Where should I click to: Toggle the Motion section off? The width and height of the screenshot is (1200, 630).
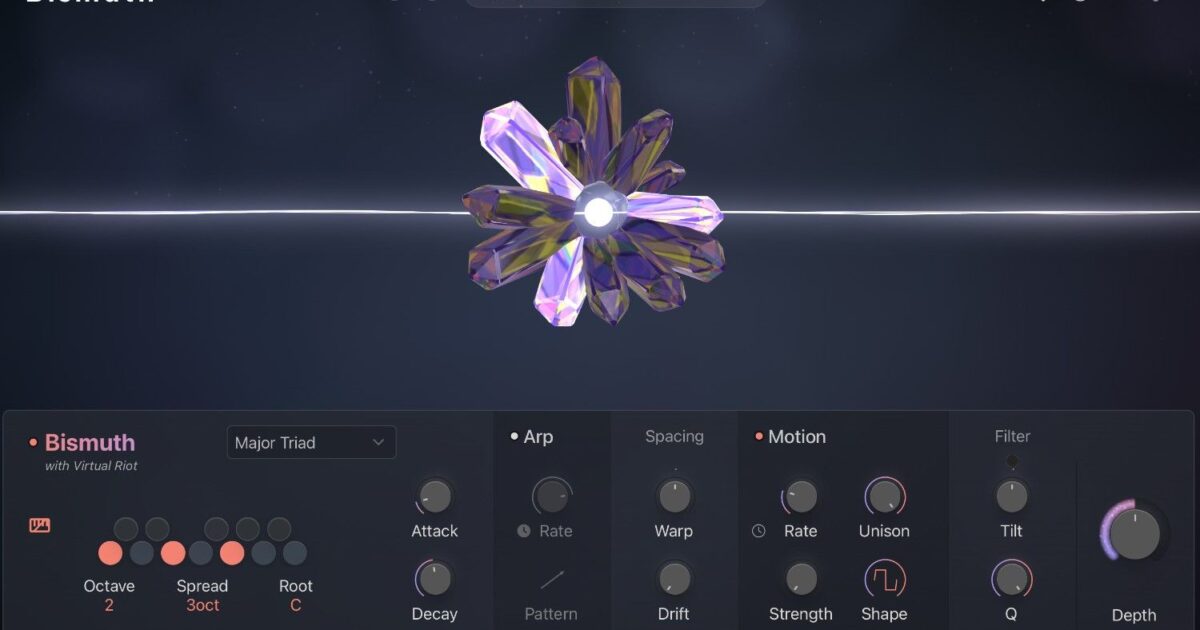(x=759, y=437)
